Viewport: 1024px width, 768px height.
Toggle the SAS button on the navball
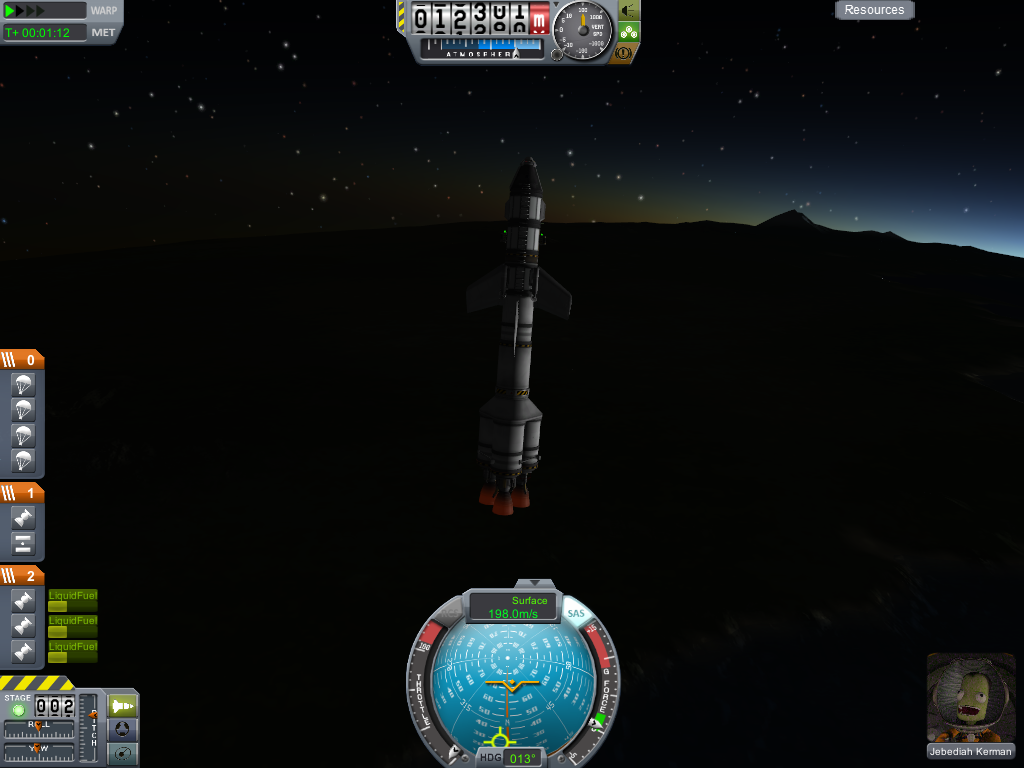coord(575,613)
